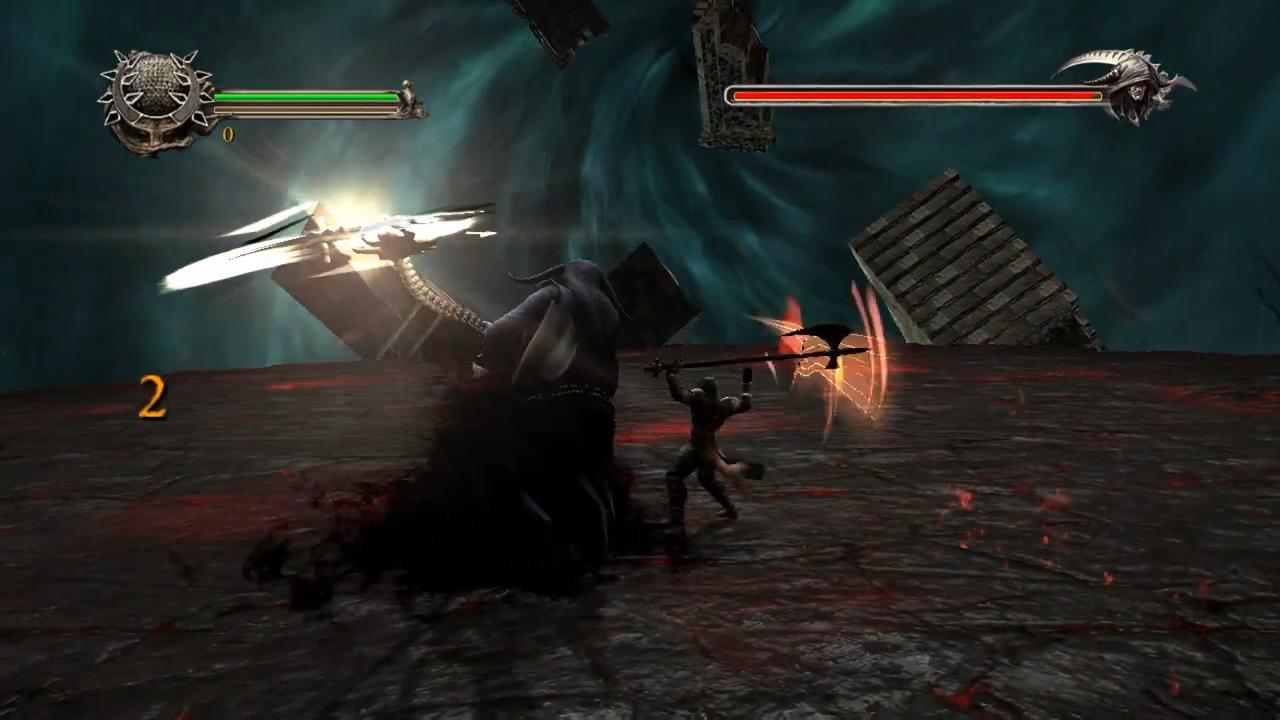Click the yellow zero score counter
The width and height of the screenshot is (1280, 720).
click(228, 132)
